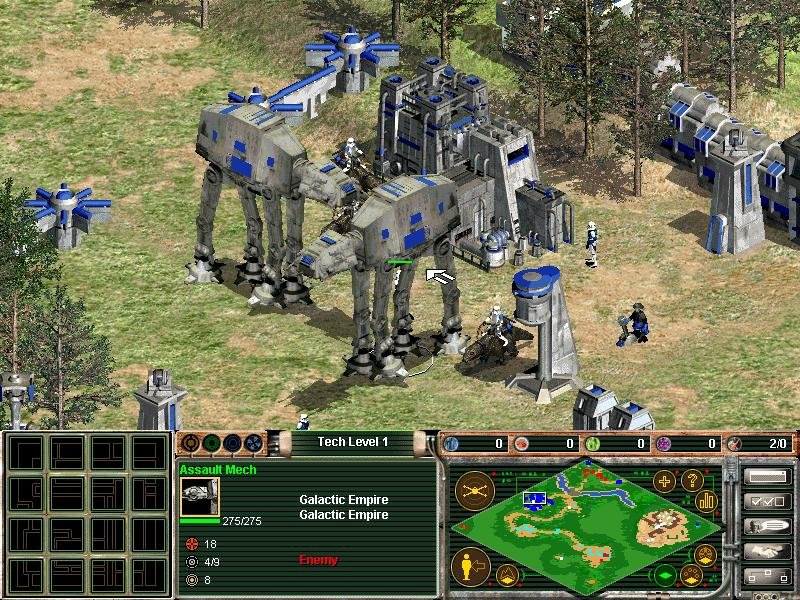Open the objectives checklist button

pos(767,501)
